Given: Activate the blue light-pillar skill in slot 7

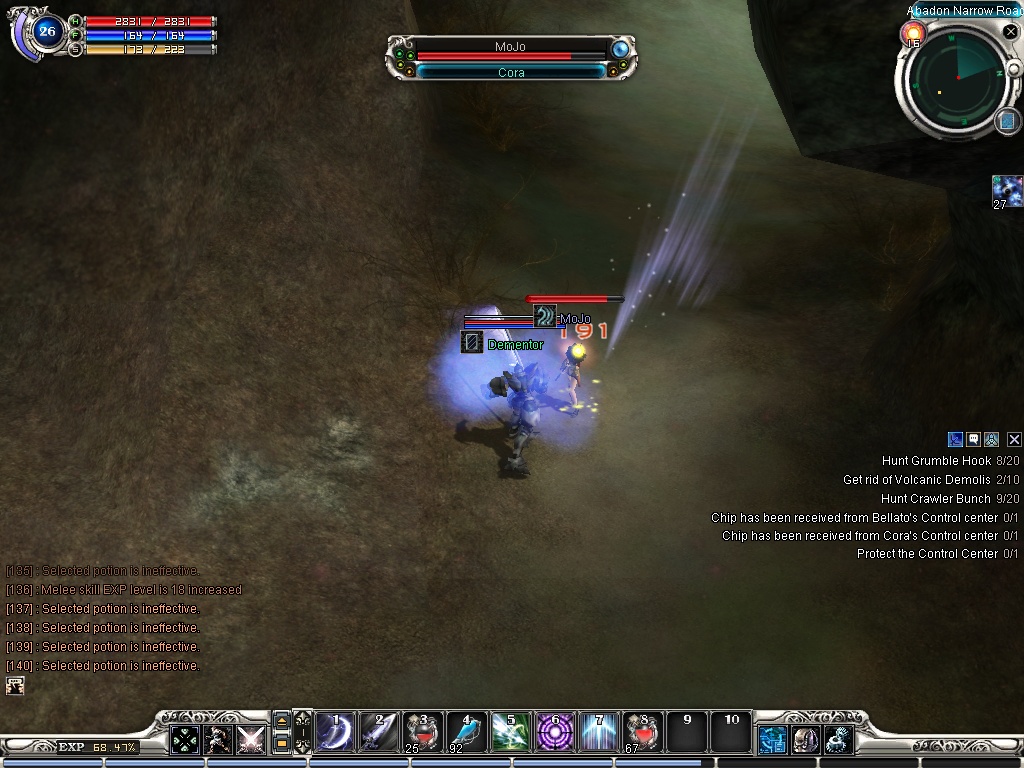Looking at the screenshot, I should (x=599, y=732).
